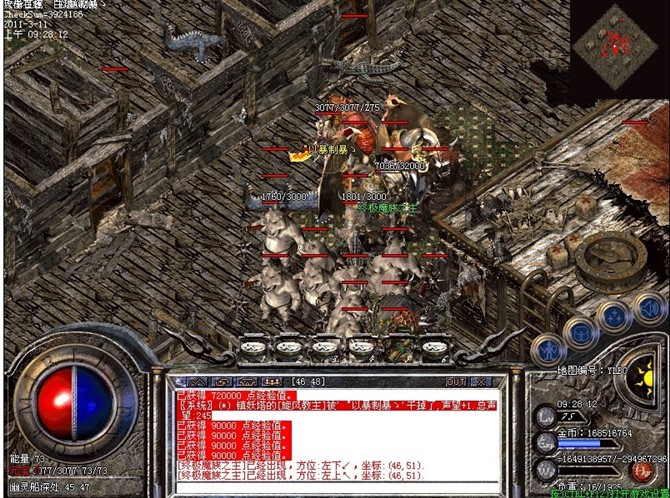This screenshot has width=670, height=498.
Task: Open the character figure round blue button
Action: coord(549,349)
